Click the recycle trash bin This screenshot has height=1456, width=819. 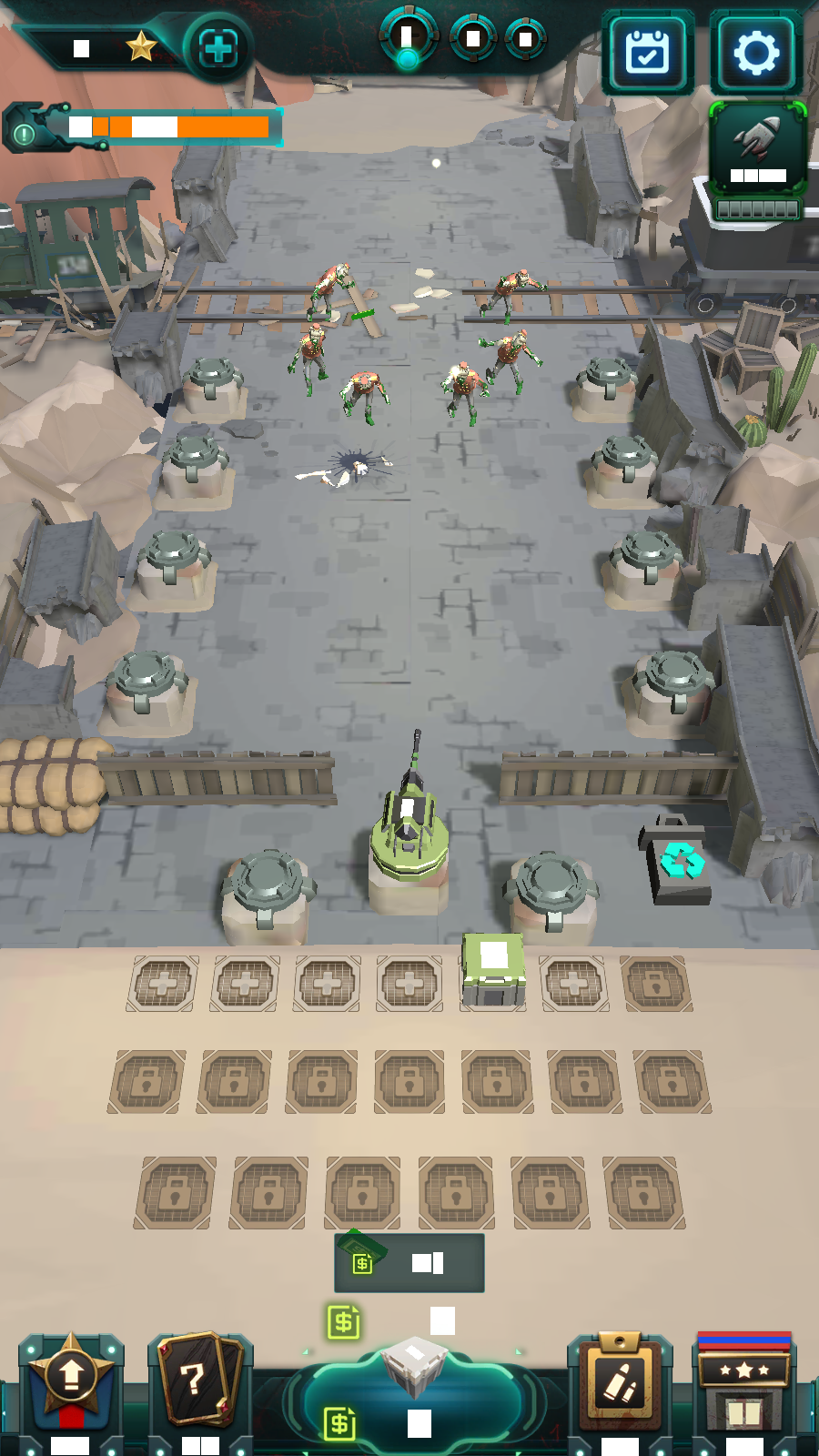pyautogui.click(x=679, y=861)
